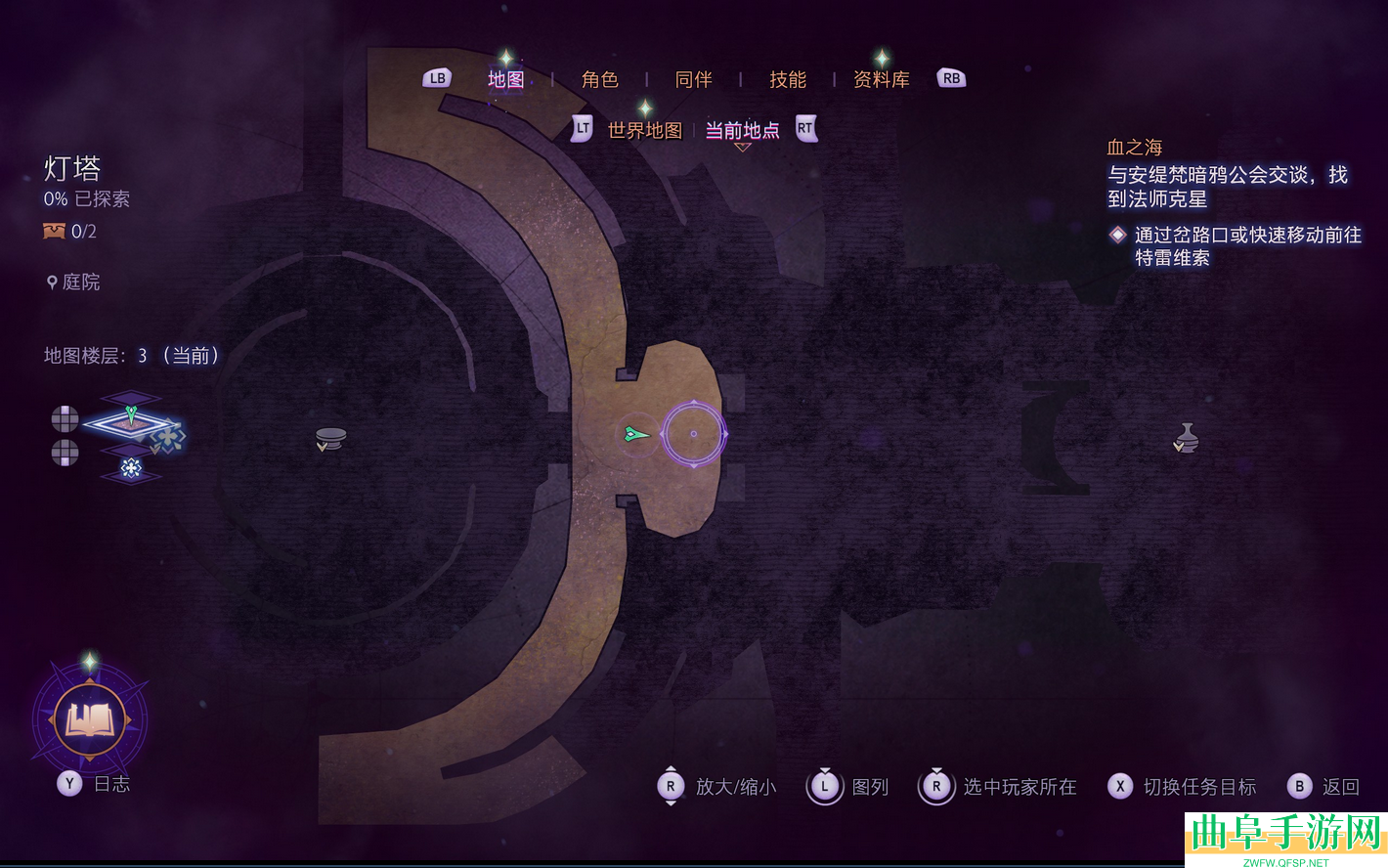Open the journal book icon
1388x868 pixels.
tap(90, 720)
